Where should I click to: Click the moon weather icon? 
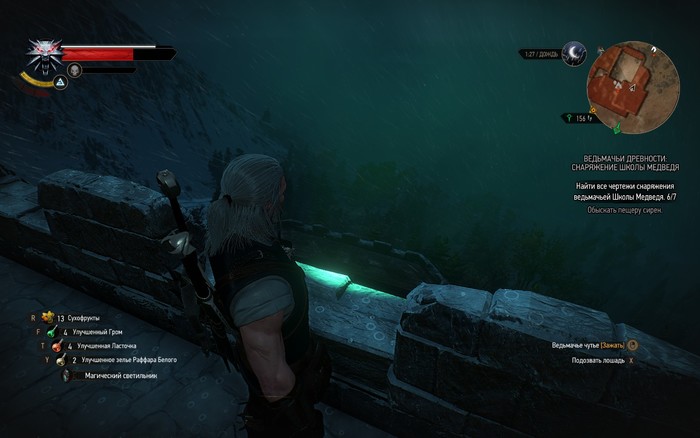click(x=573, y=54)
